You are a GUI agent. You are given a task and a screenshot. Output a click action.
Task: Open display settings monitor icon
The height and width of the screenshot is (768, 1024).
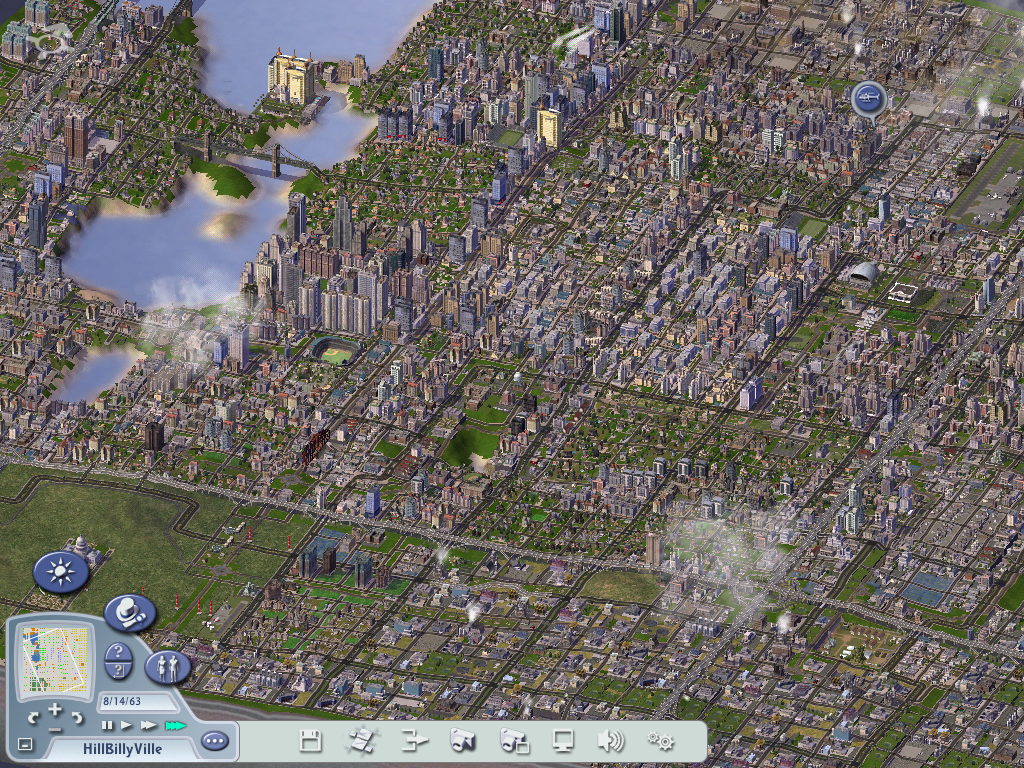(564, 741)
